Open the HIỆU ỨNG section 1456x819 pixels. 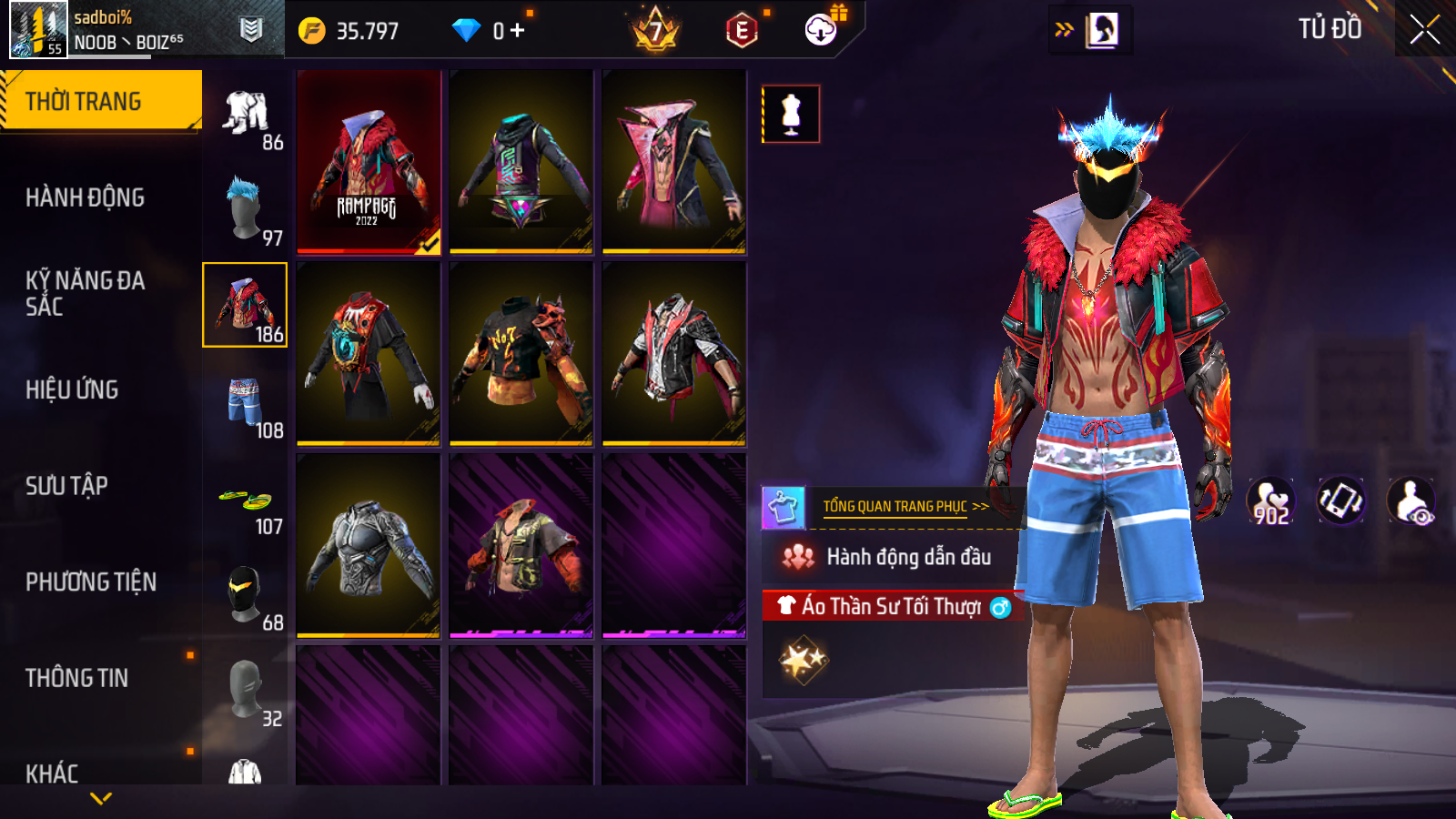point(72,389)
